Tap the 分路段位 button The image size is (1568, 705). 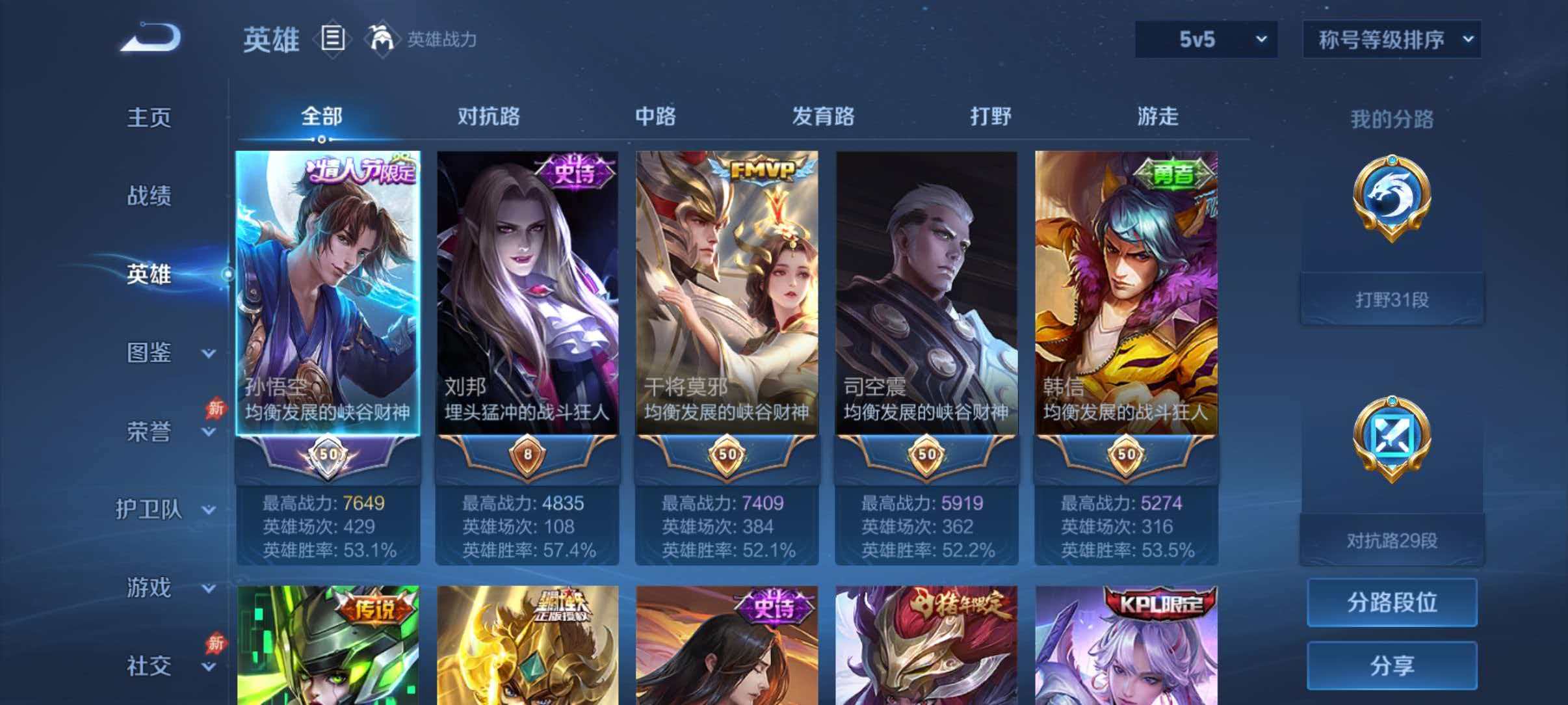coord(1391,603)
